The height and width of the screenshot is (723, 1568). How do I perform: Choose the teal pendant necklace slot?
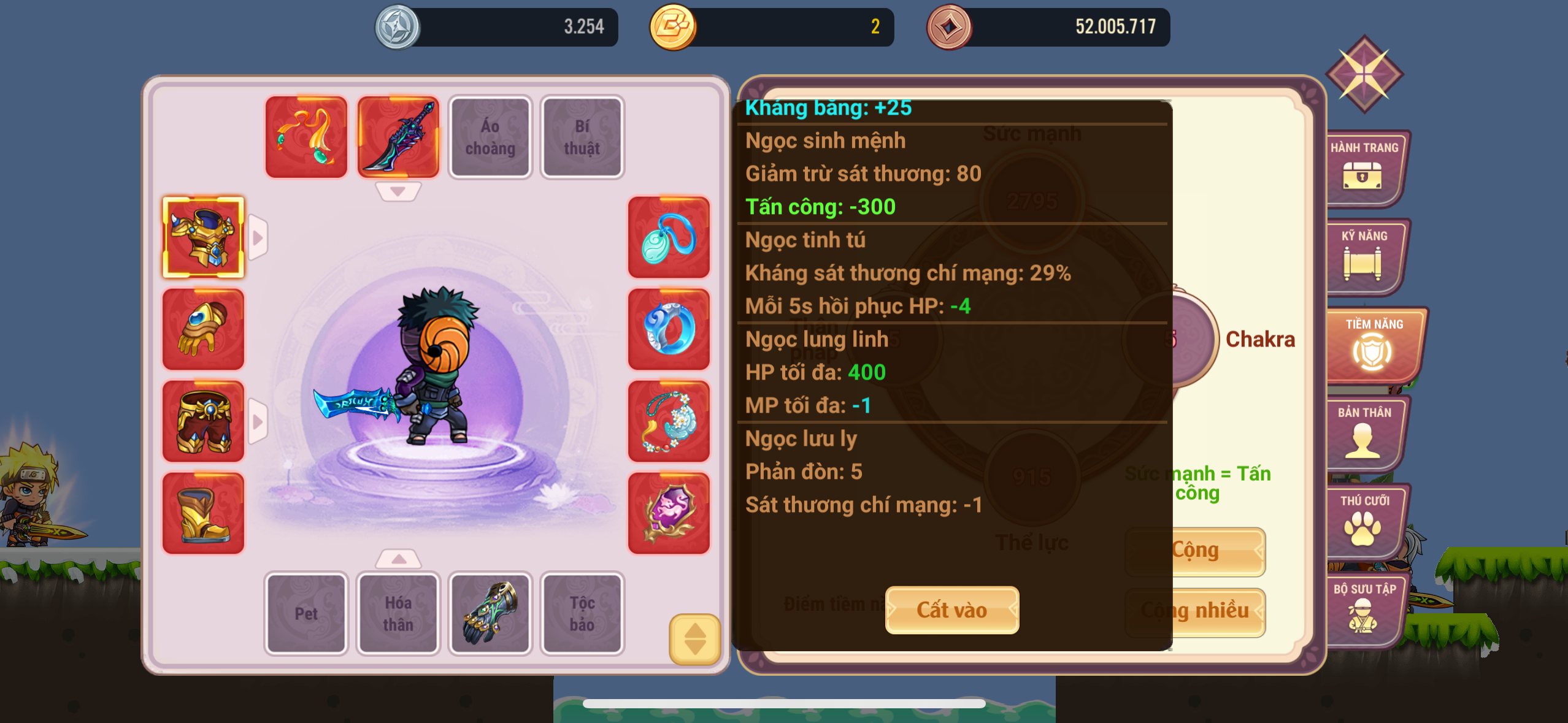(669, 237)
